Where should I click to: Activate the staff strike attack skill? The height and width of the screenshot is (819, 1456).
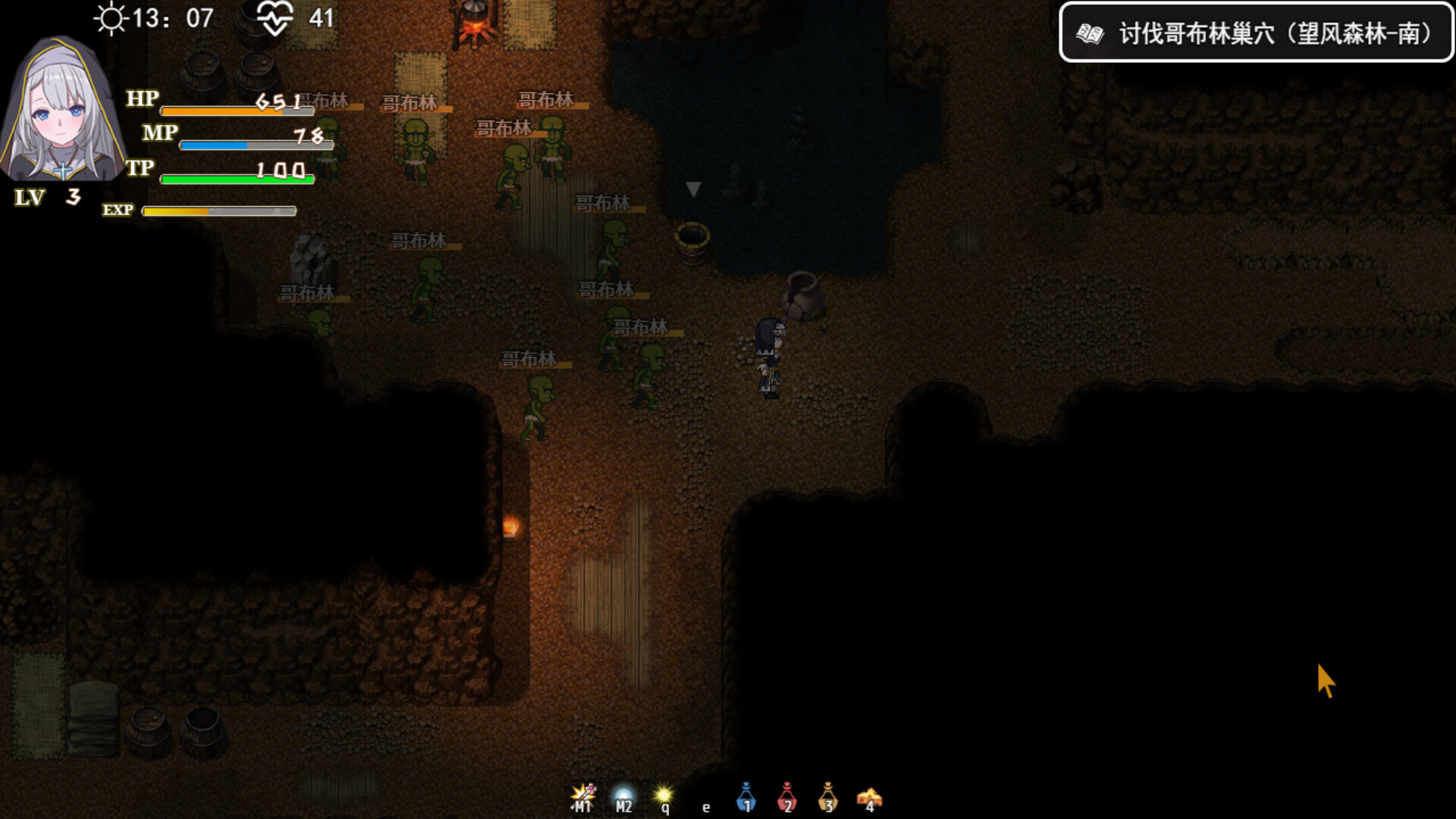click(582, 796)
